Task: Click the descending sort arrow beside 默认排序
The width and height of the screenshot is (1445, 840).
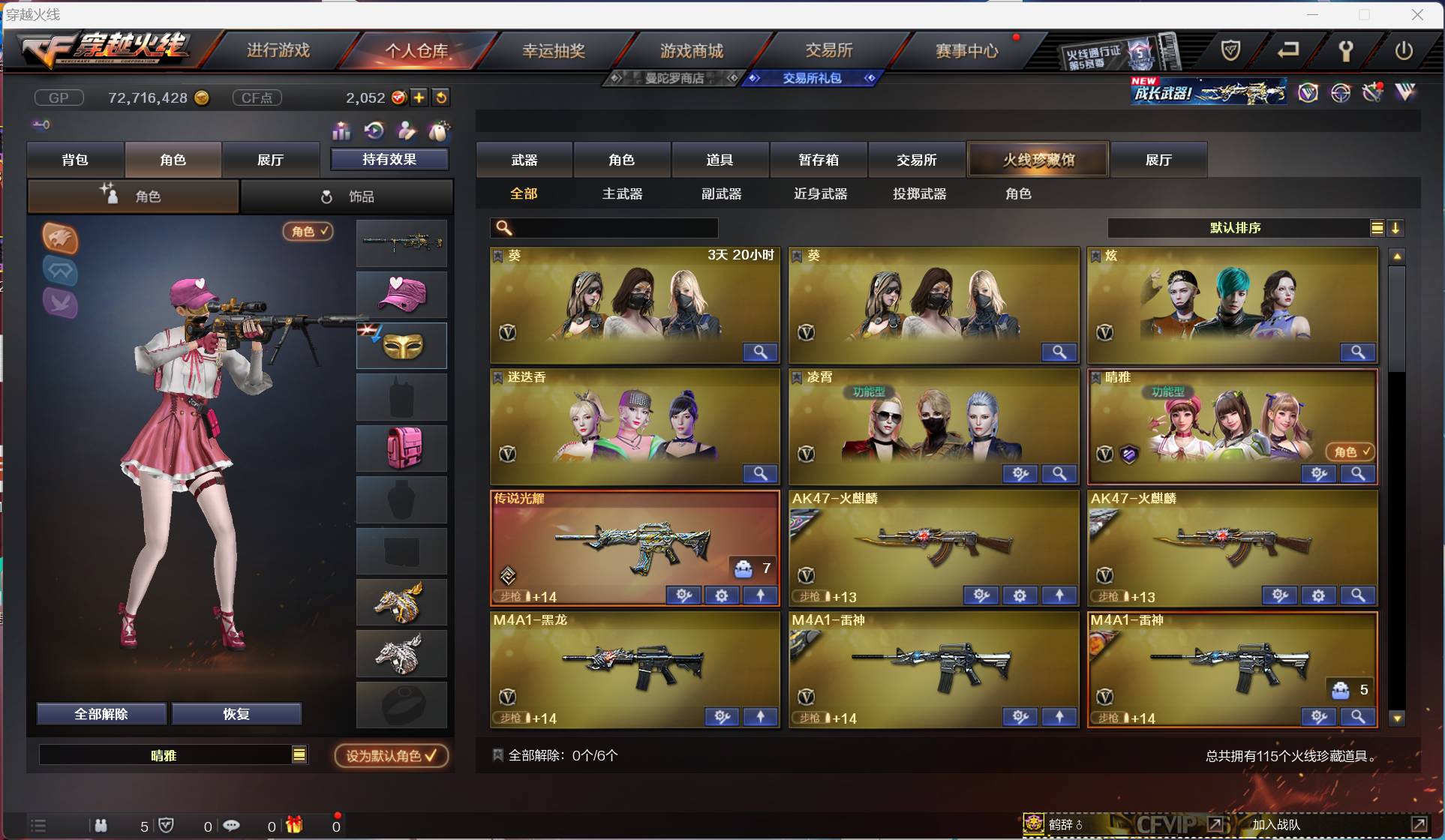Action: 1396,228
